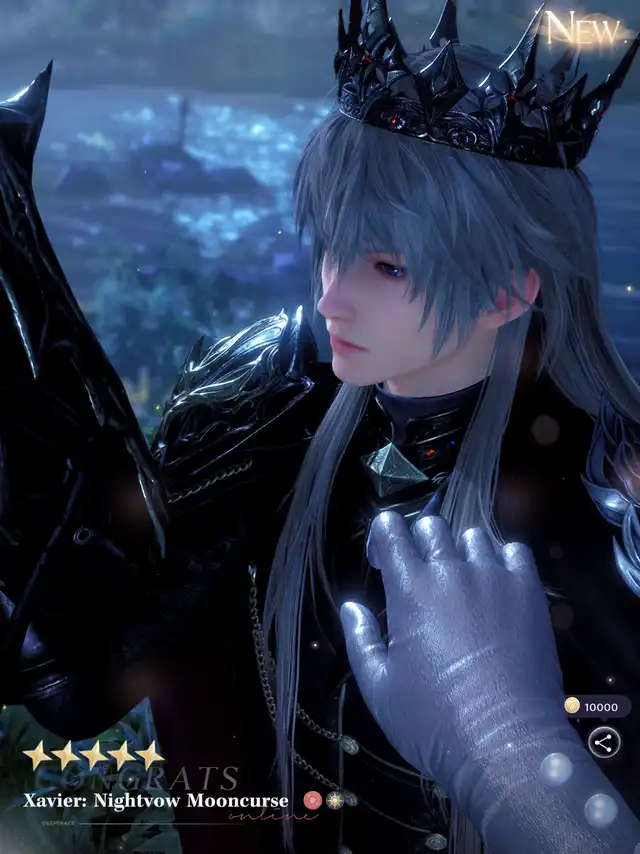Open the share button

[x=603, y=742]
